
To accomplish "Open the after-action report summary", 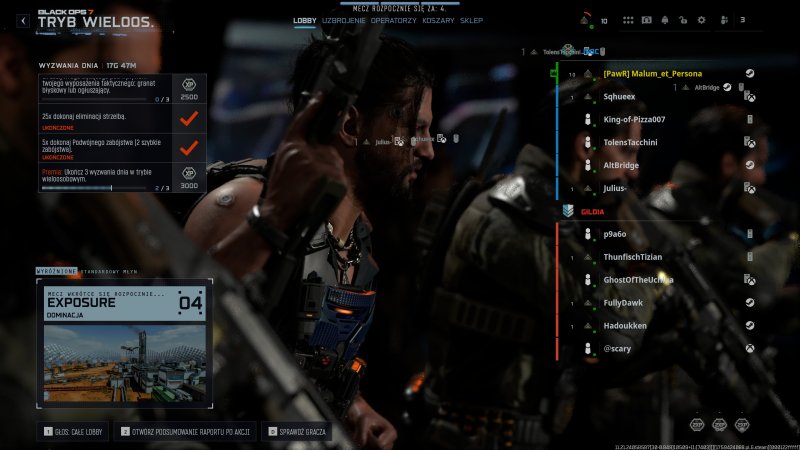I will click(187, 432).
